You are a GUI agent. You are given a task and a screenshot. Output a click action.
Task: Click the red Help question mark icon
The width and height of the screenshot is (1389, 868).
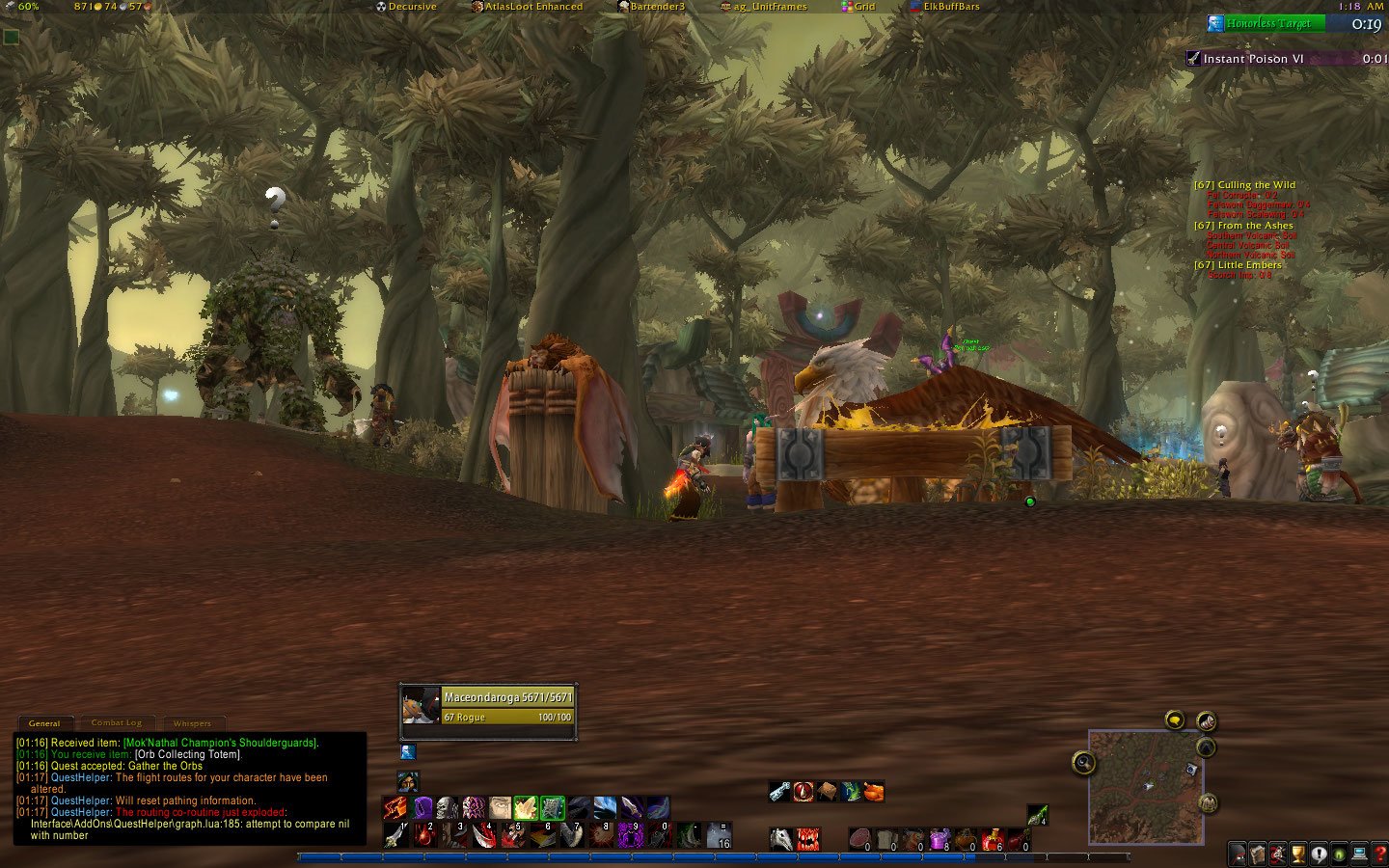(x=1379, y=854)
